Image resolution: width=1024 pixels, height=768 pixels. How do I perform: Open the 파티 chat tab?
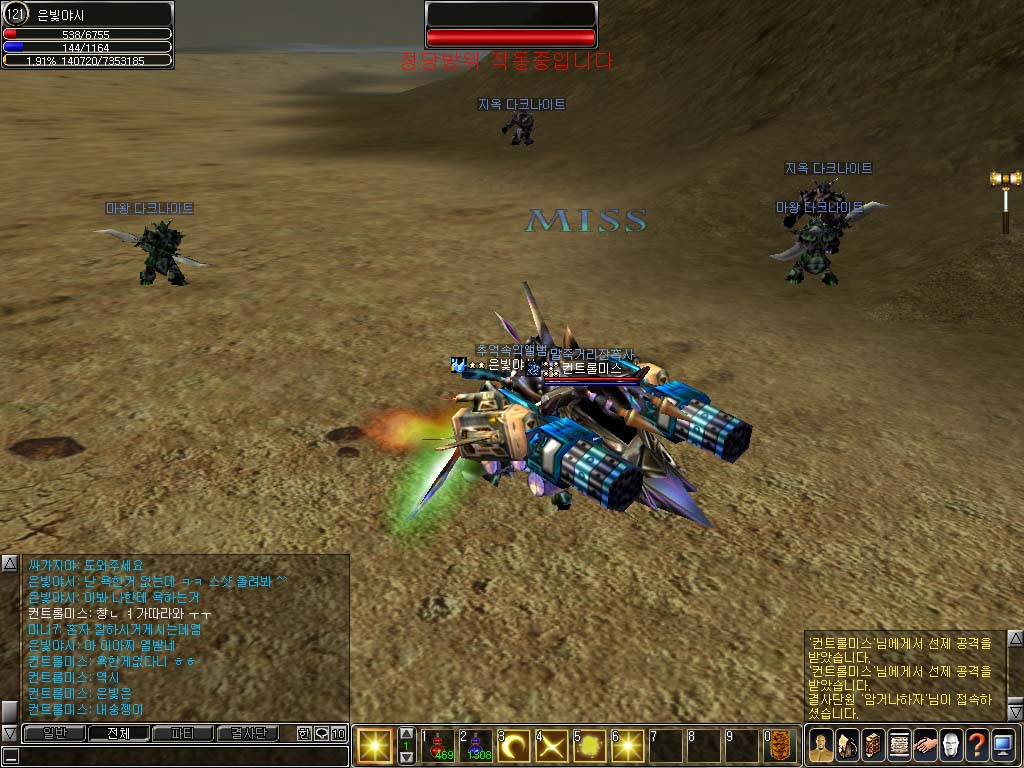pos(181,733)
